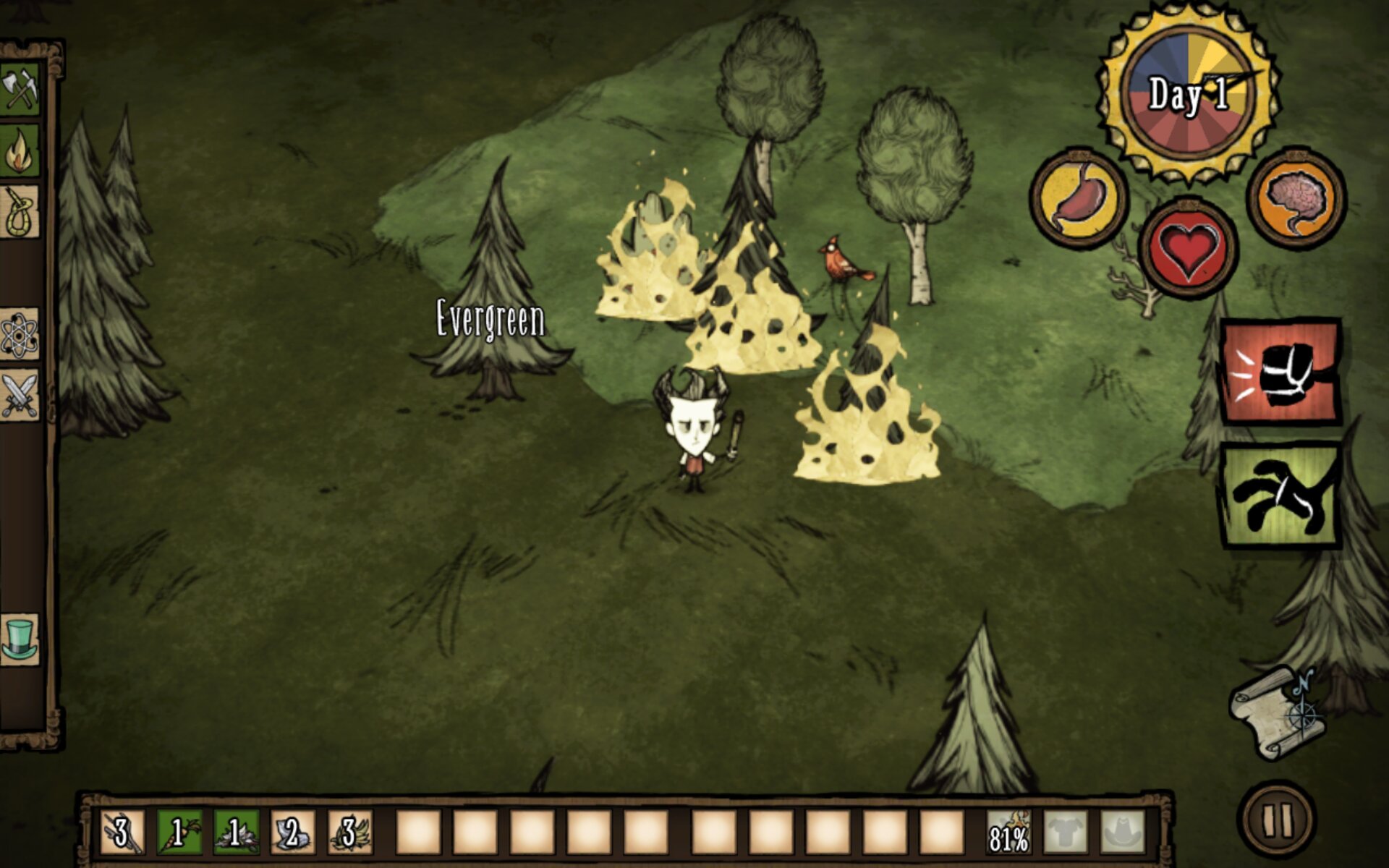Pick the carrot in the inventory
1389x868 pixels.
(x=179, y=832)
